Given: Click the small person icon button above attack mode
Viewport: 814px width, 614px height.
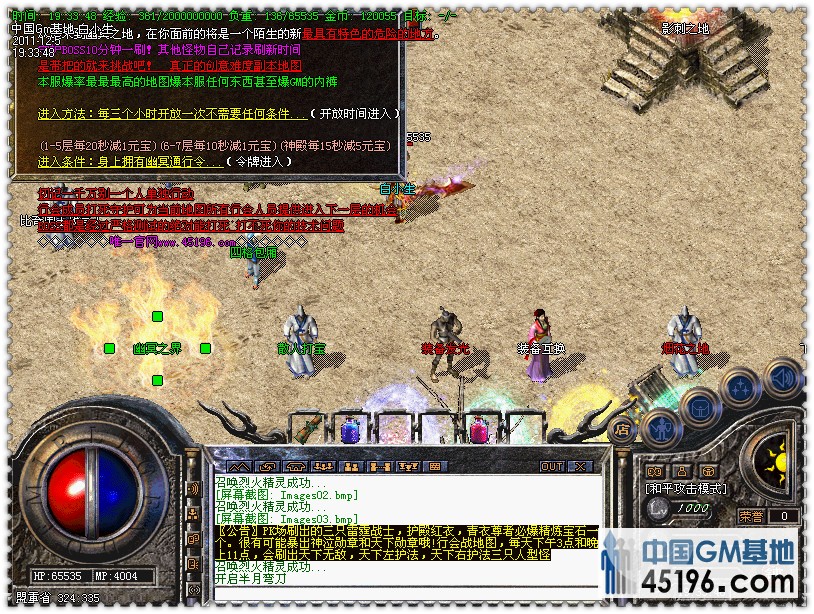Looking at the screenshot, I should point(681,471).
